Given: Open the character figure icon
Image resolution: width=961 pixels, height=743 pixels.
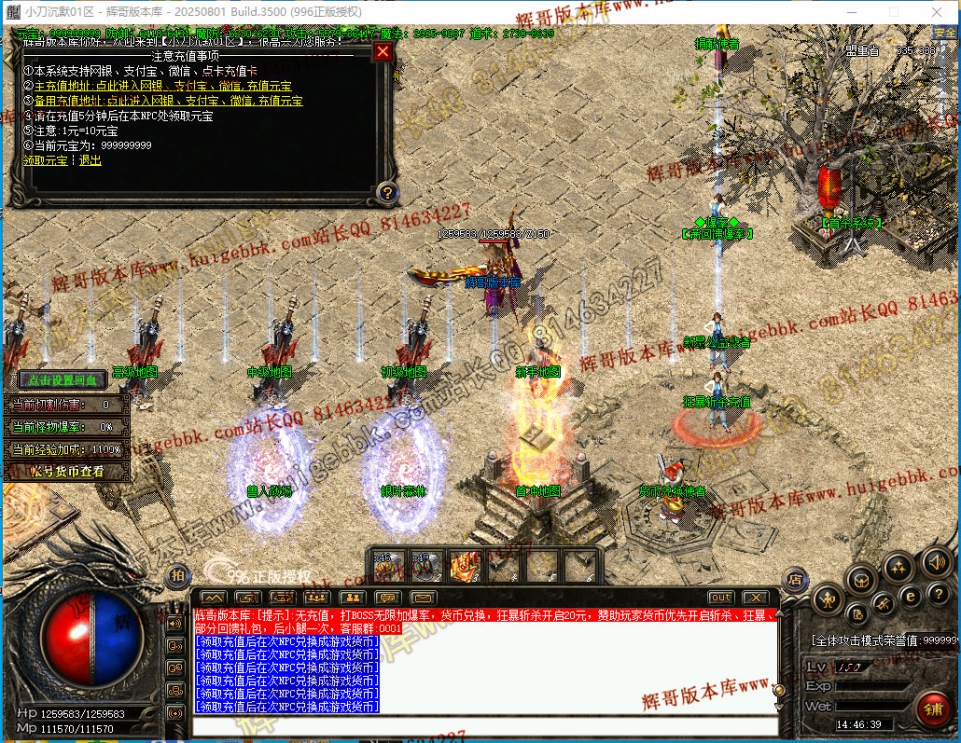Looking at the screenshot, I should click(x=828, y=599).
